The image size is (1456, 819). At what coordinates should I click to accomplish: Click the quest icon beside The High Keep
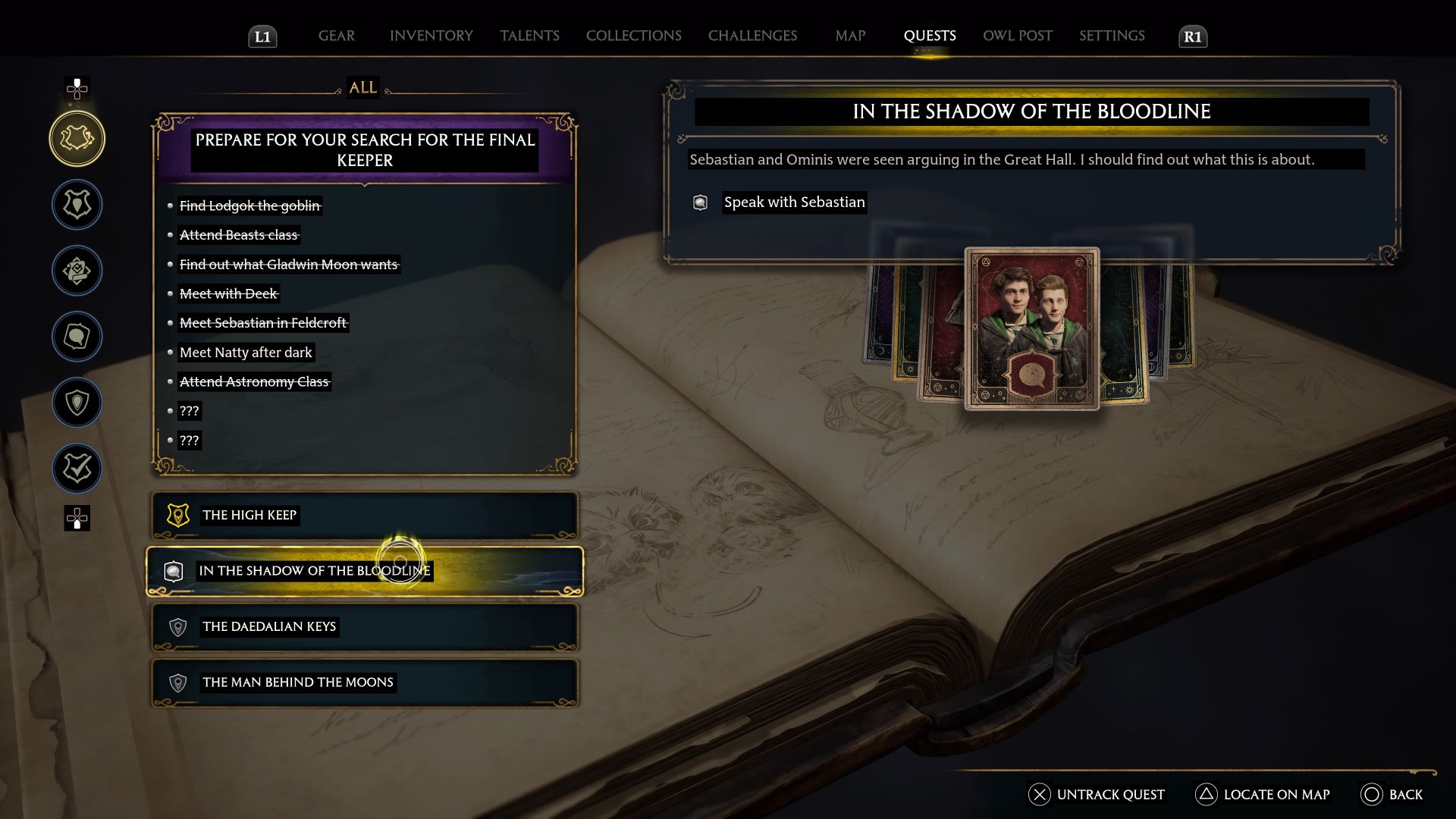point(177,515)
